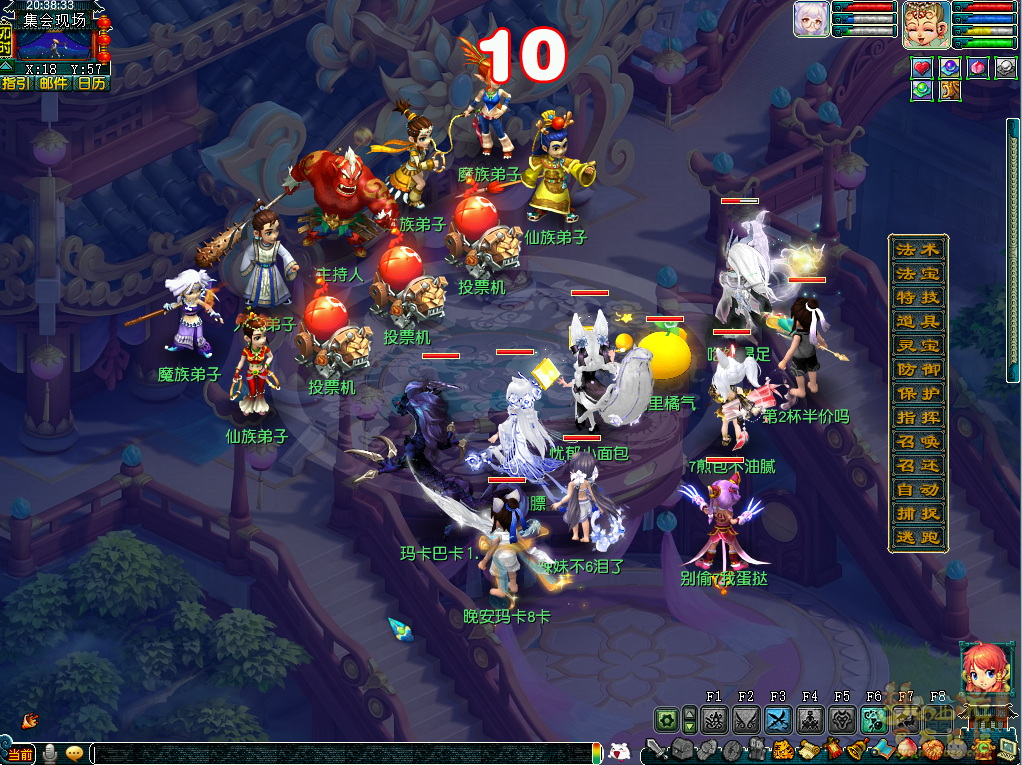Click the sword icon on bottom toolbar
This screenshot has height=765, width=1022.
pos(655,750)
